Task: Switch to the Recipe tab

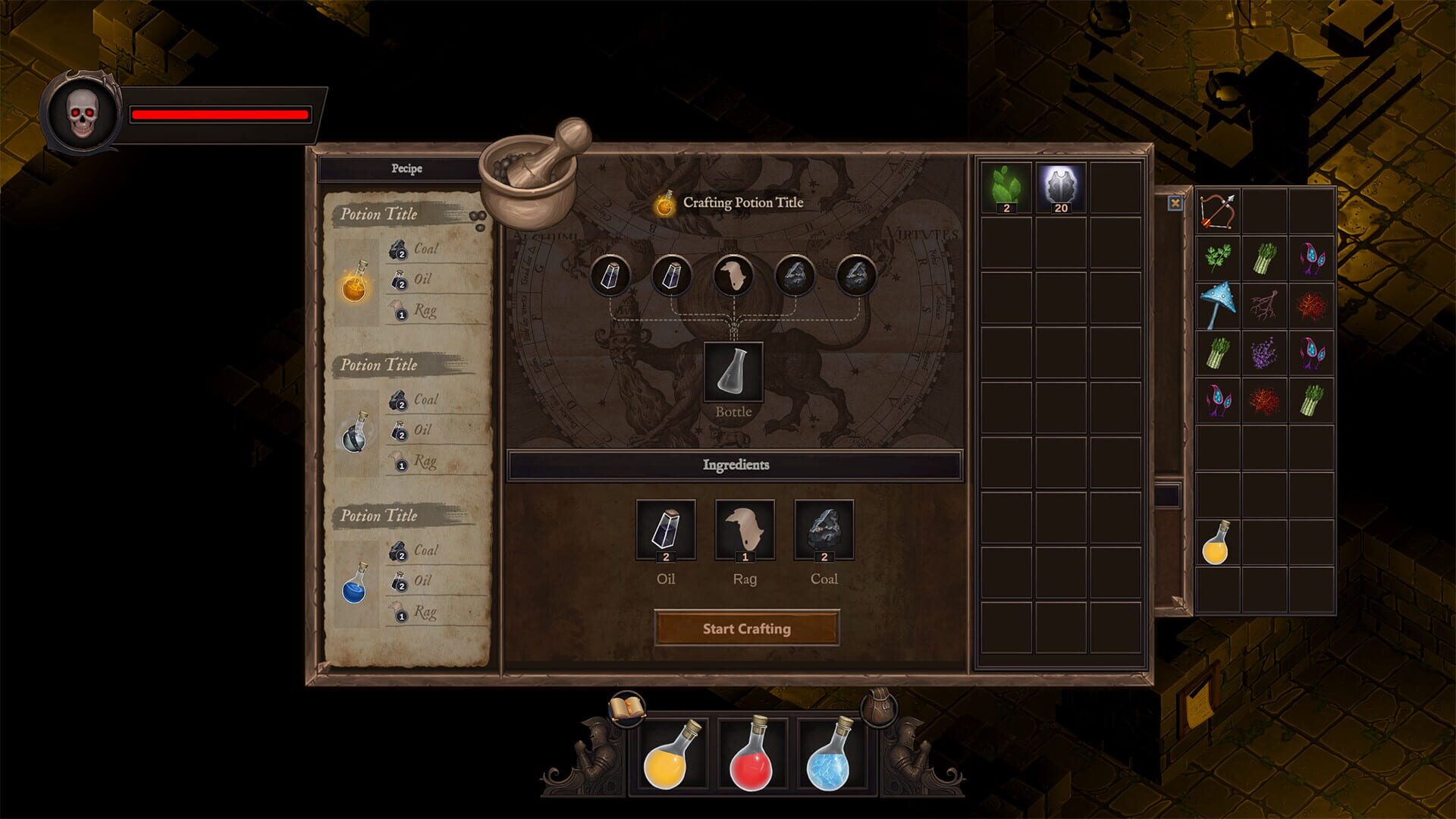Action: 406,168
